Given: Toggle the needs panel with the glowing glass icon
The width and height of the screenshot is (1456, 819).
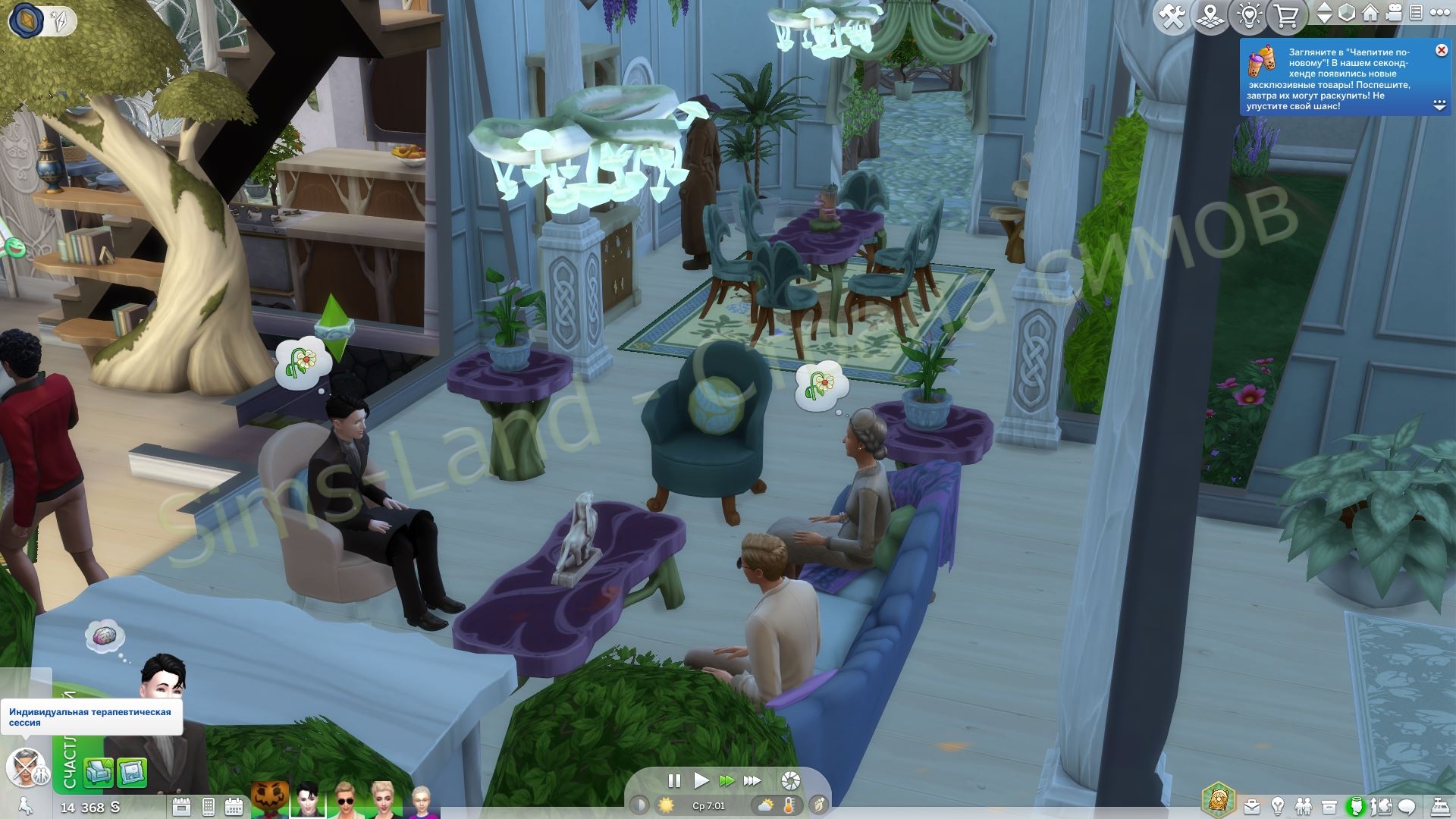Looking at the screenshot, I should [1357, 806].
